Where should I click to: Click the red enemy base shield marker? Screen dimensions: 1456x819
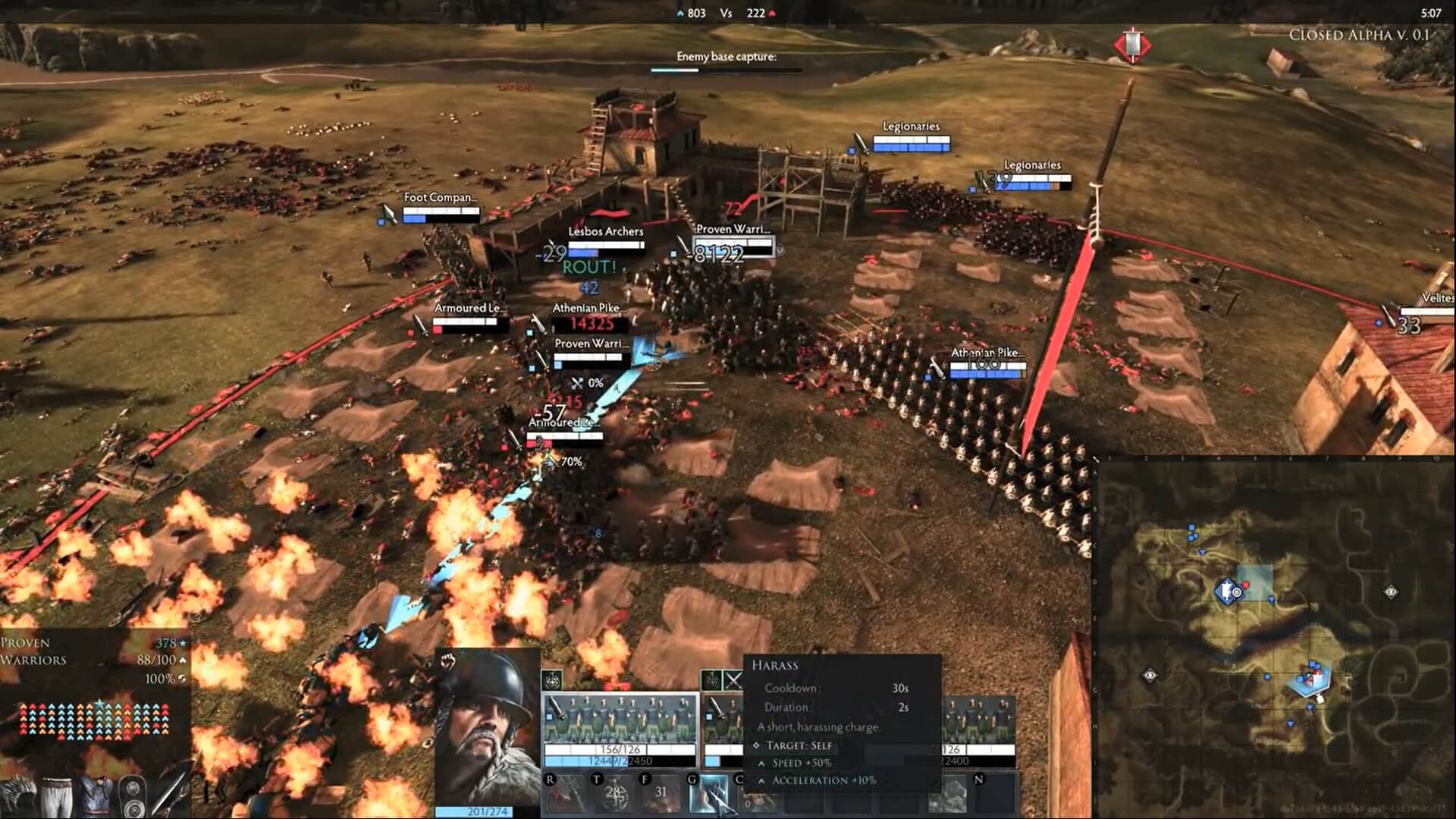click(x=1131, y=45)
